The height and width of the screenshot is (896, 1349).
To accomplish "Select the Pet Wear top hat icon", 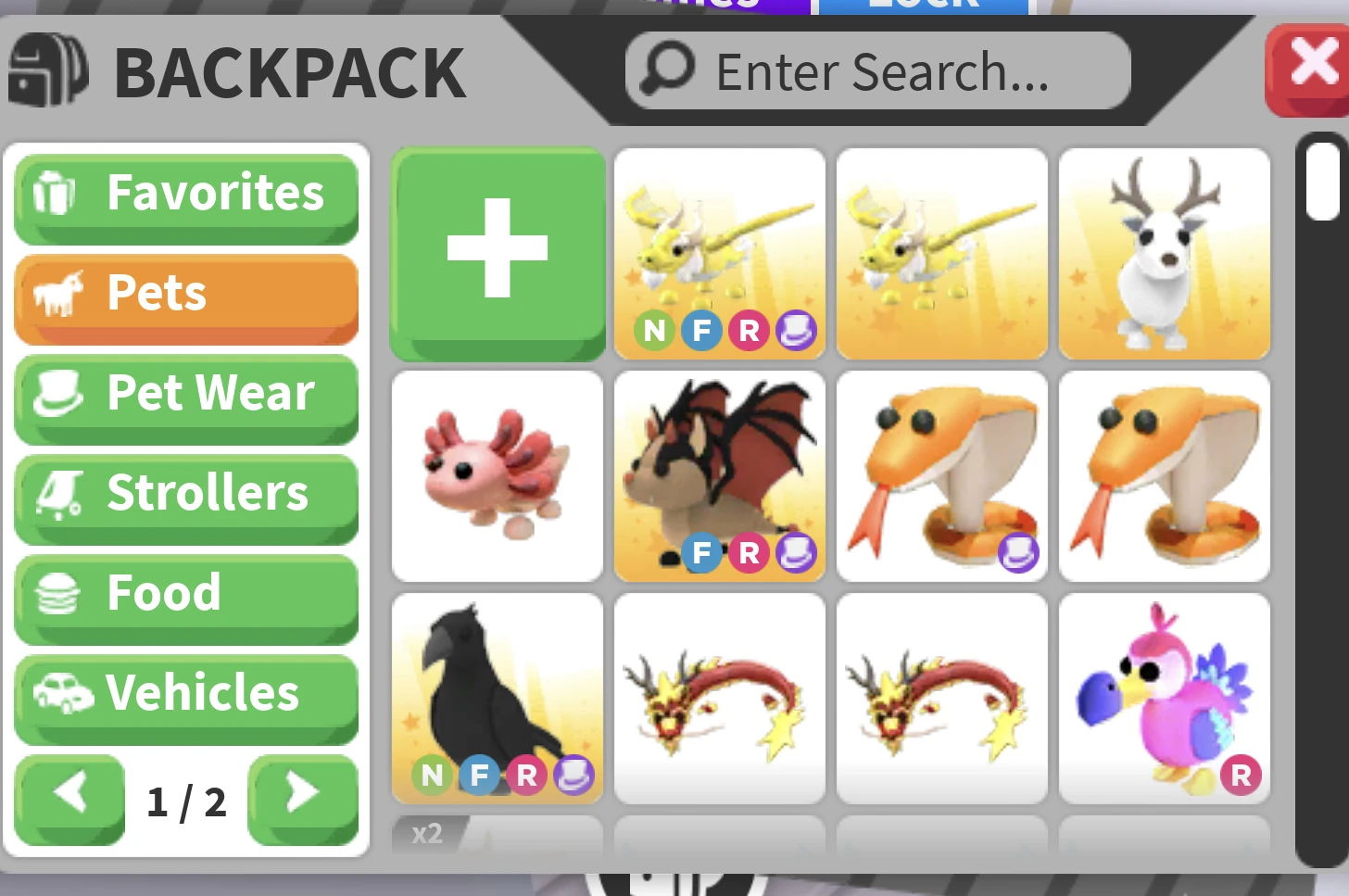I will 59,393.
